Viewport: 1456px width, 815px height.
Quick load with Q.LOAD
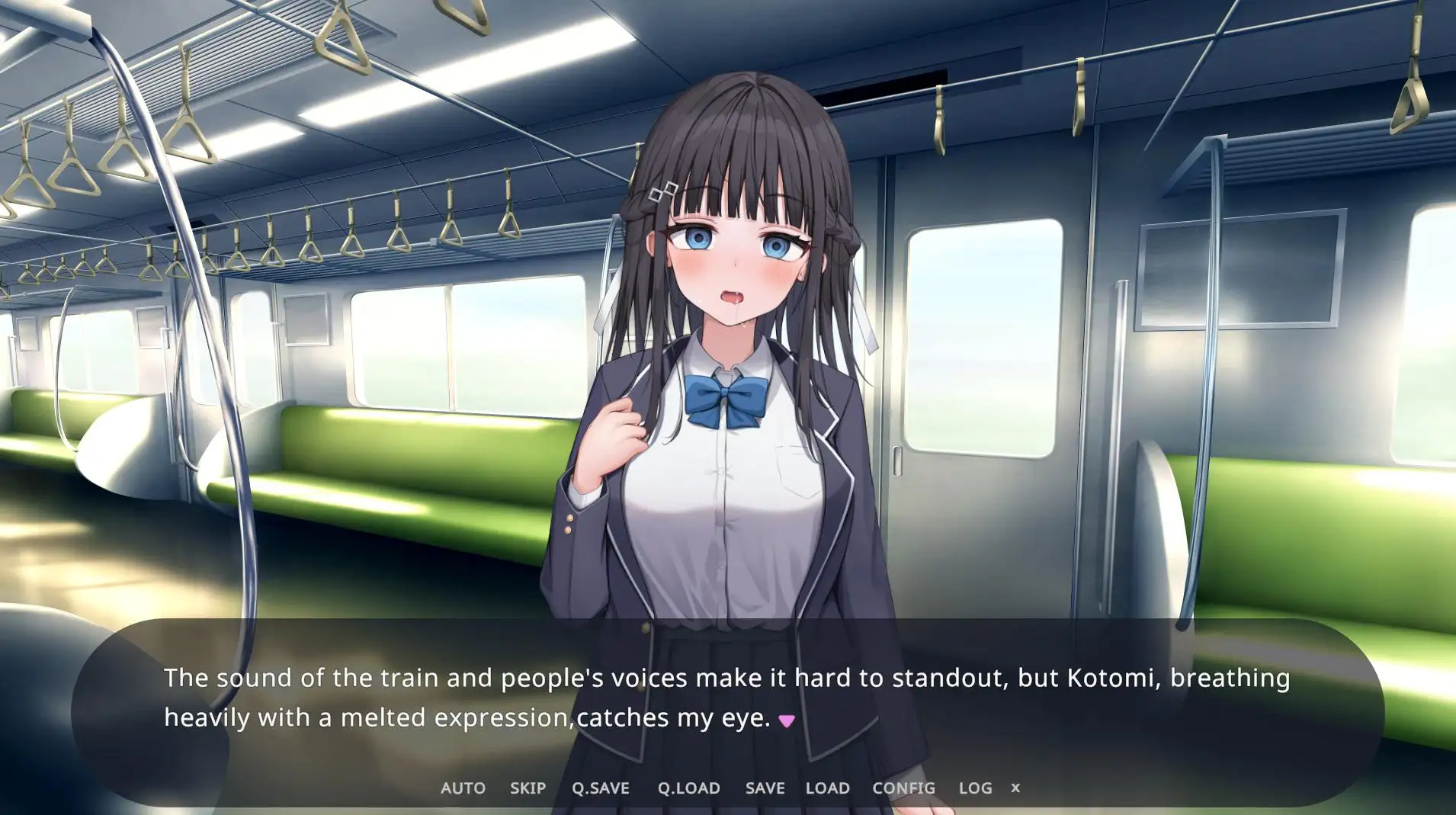688,788
